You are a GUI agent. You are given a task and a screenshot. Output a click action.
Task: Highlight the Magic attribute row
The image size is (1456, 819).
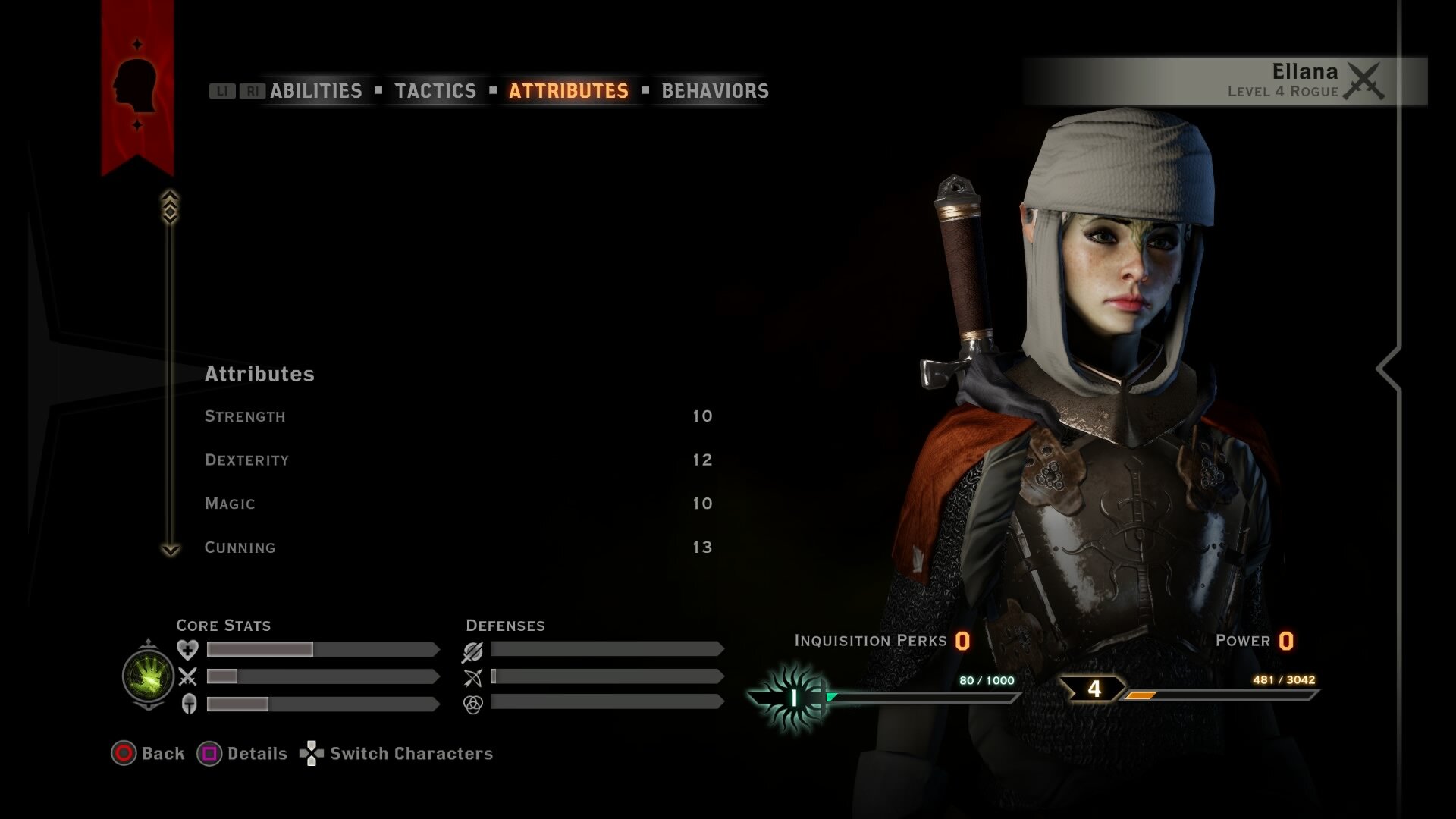(x=458, y=504)
